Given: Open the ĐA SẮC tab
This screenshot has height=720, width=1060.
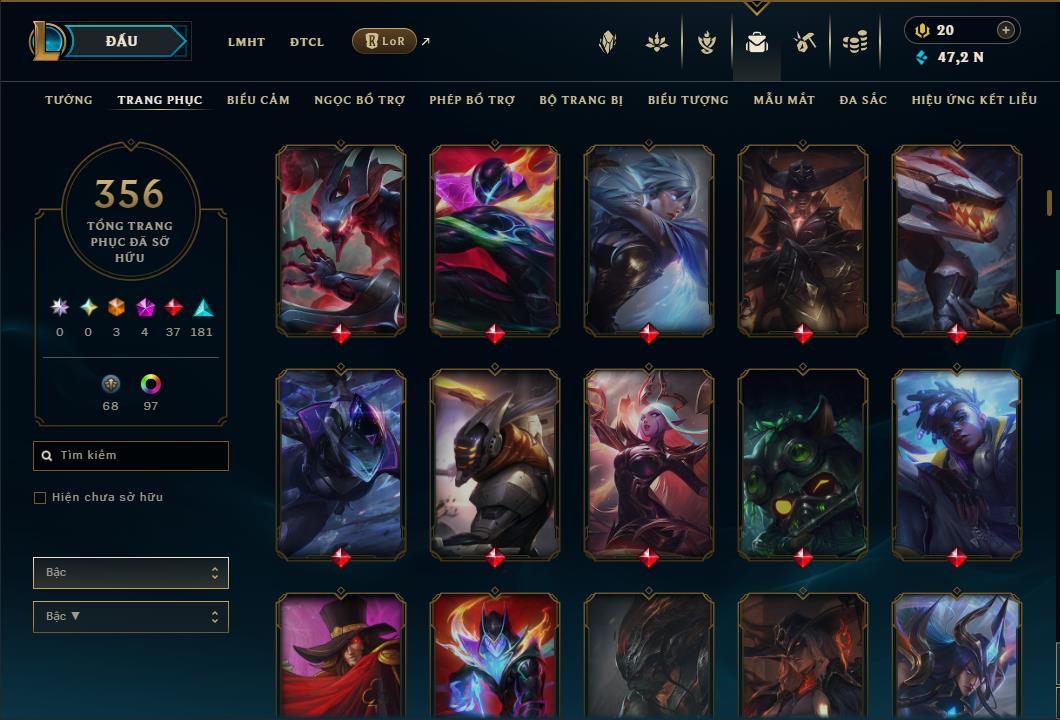Looking at the screenshot, I should click(862, 100).
